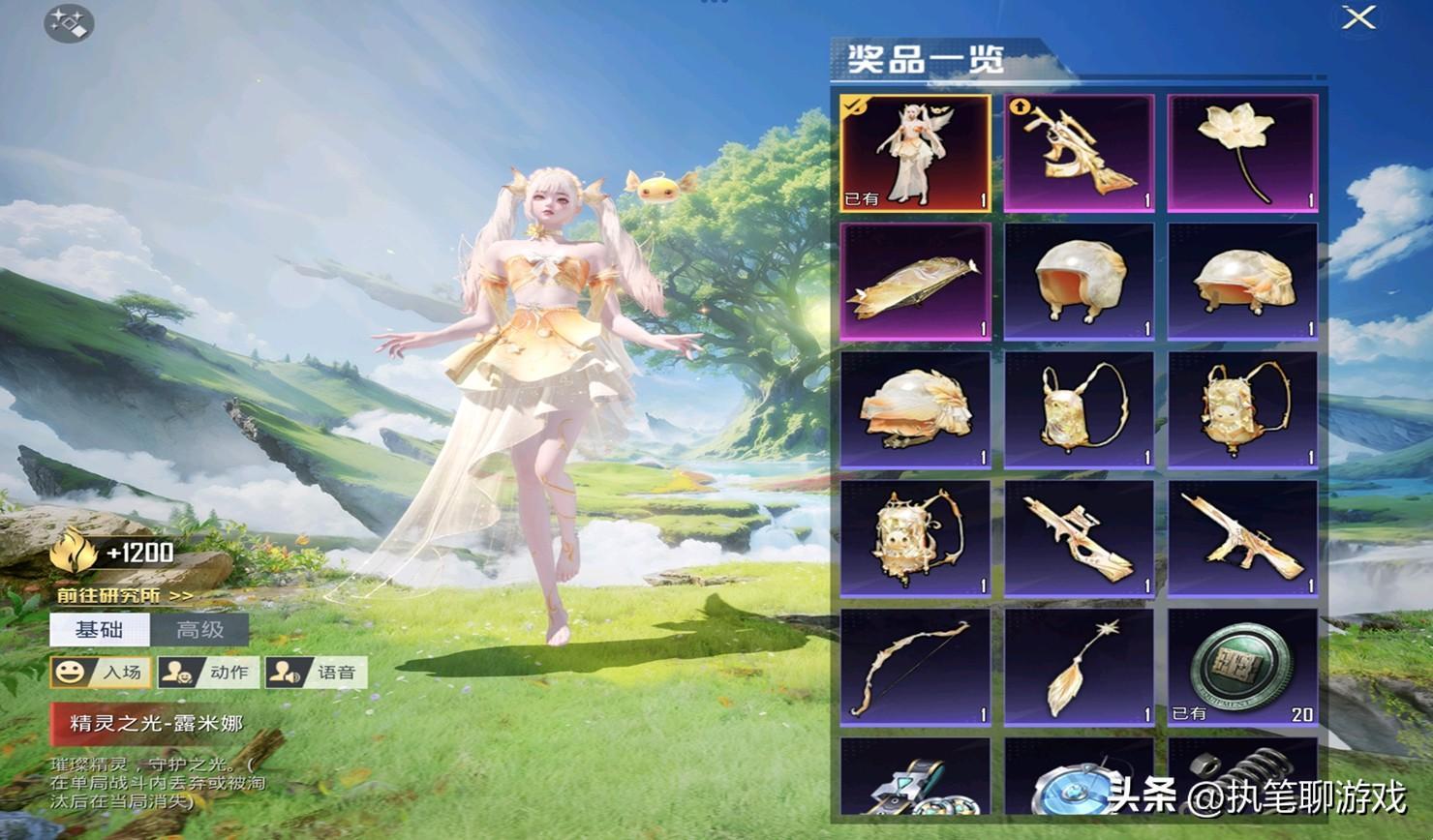Pick the golden bow reward slot
The width and height of the screenshot is (1433, 840).
click(x=915, y=667)
